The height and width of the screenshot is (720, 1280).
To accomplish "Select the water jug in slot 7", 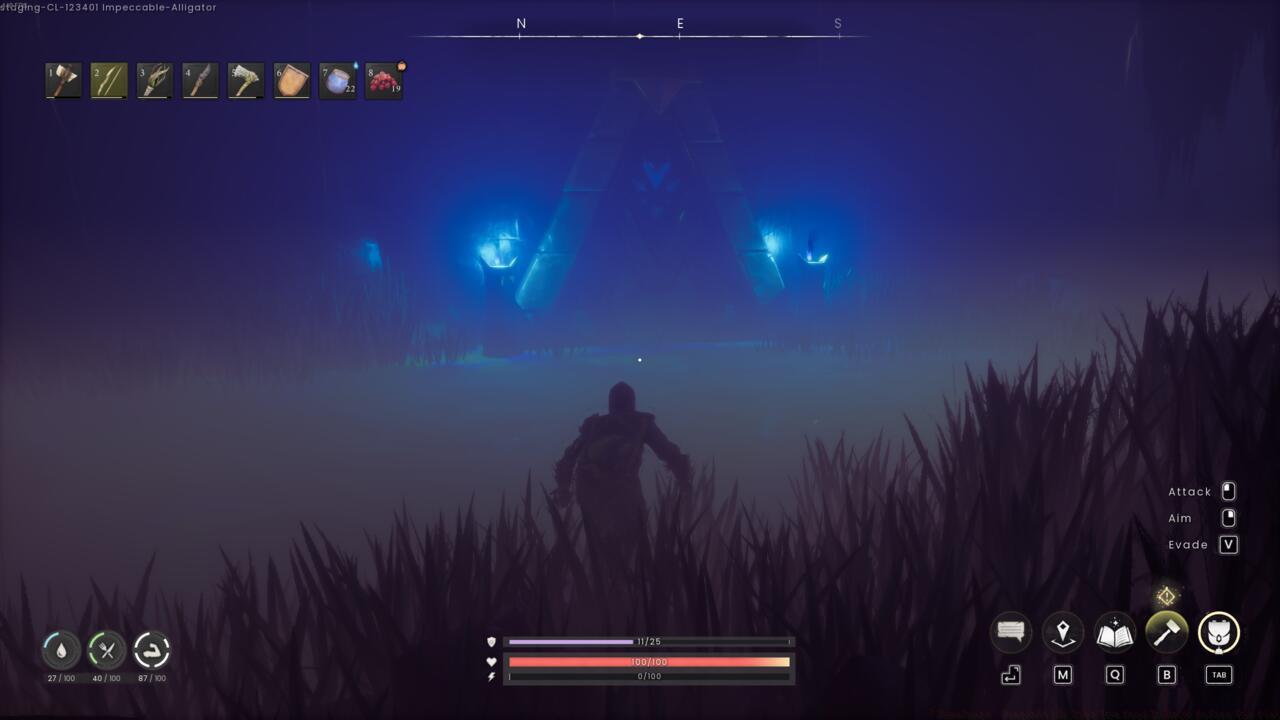I will coord(337,81).
